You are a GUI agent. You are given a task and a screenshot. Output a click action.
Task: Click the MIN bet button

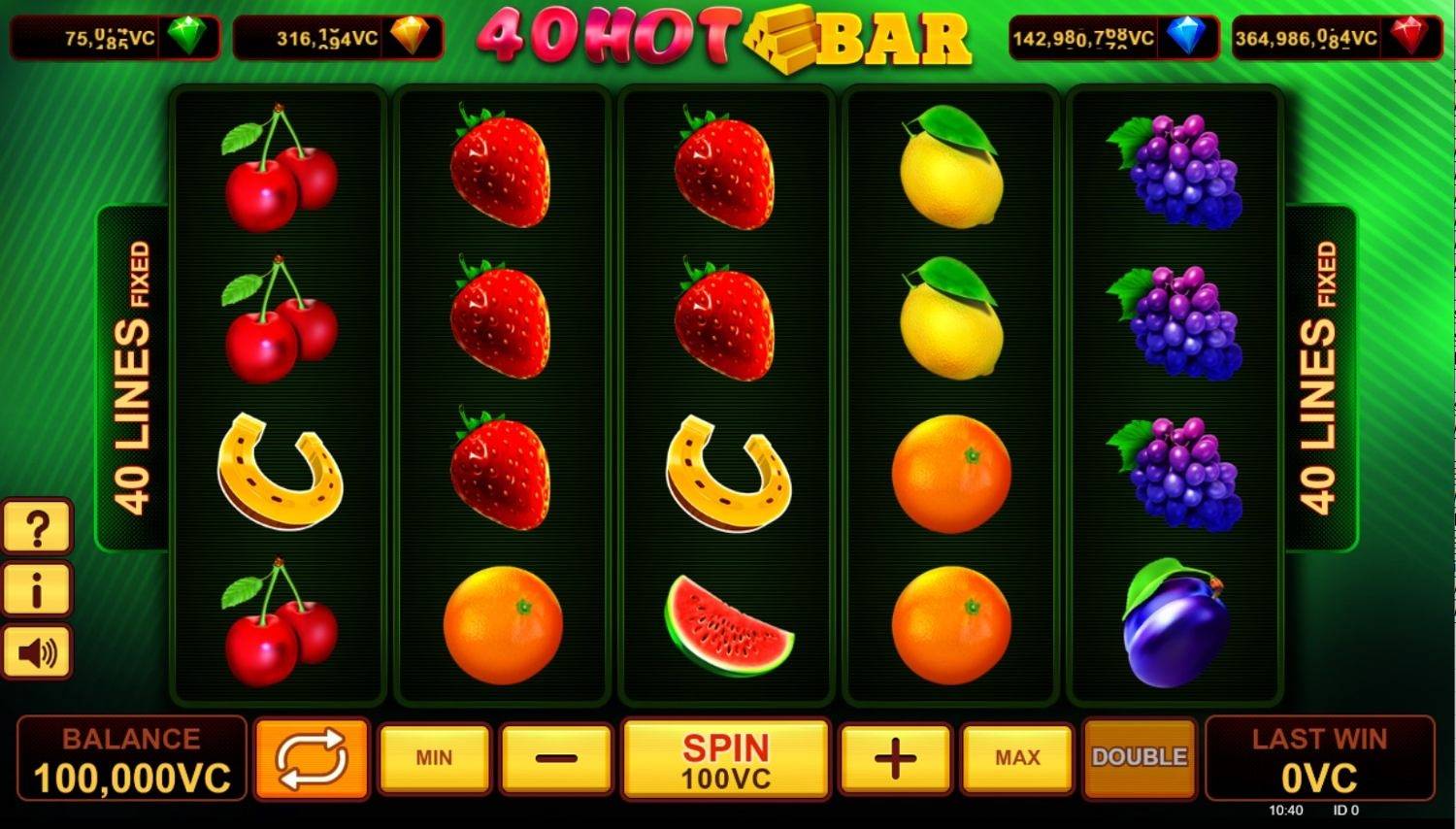click(434, 757)
